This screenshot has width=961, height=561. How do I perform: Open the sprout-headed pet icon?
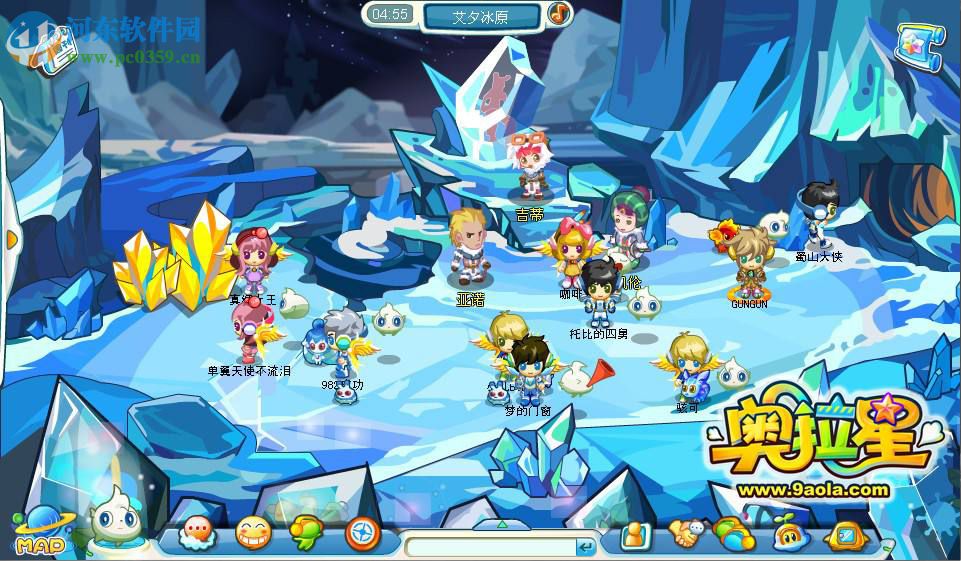click(x=787, y=535)
